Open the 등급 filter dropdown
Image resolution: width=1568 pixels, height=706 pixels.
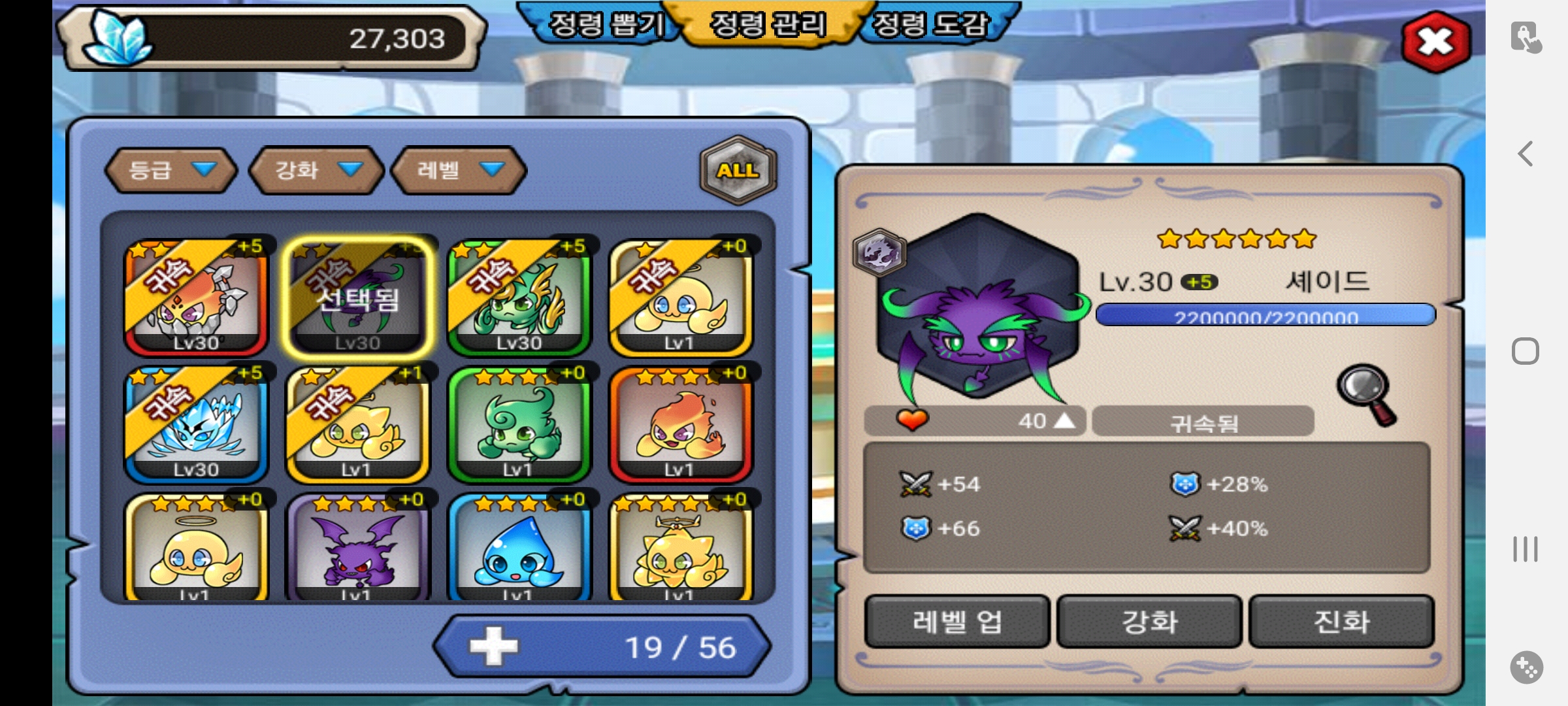click(x=171, y=170)
